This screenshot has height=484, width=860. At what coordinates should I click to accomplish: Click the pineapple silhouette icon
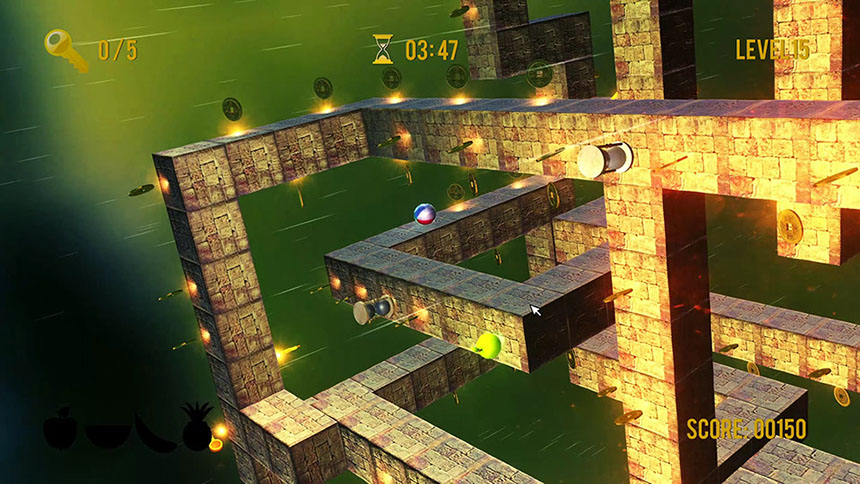[x=196, y=427]
